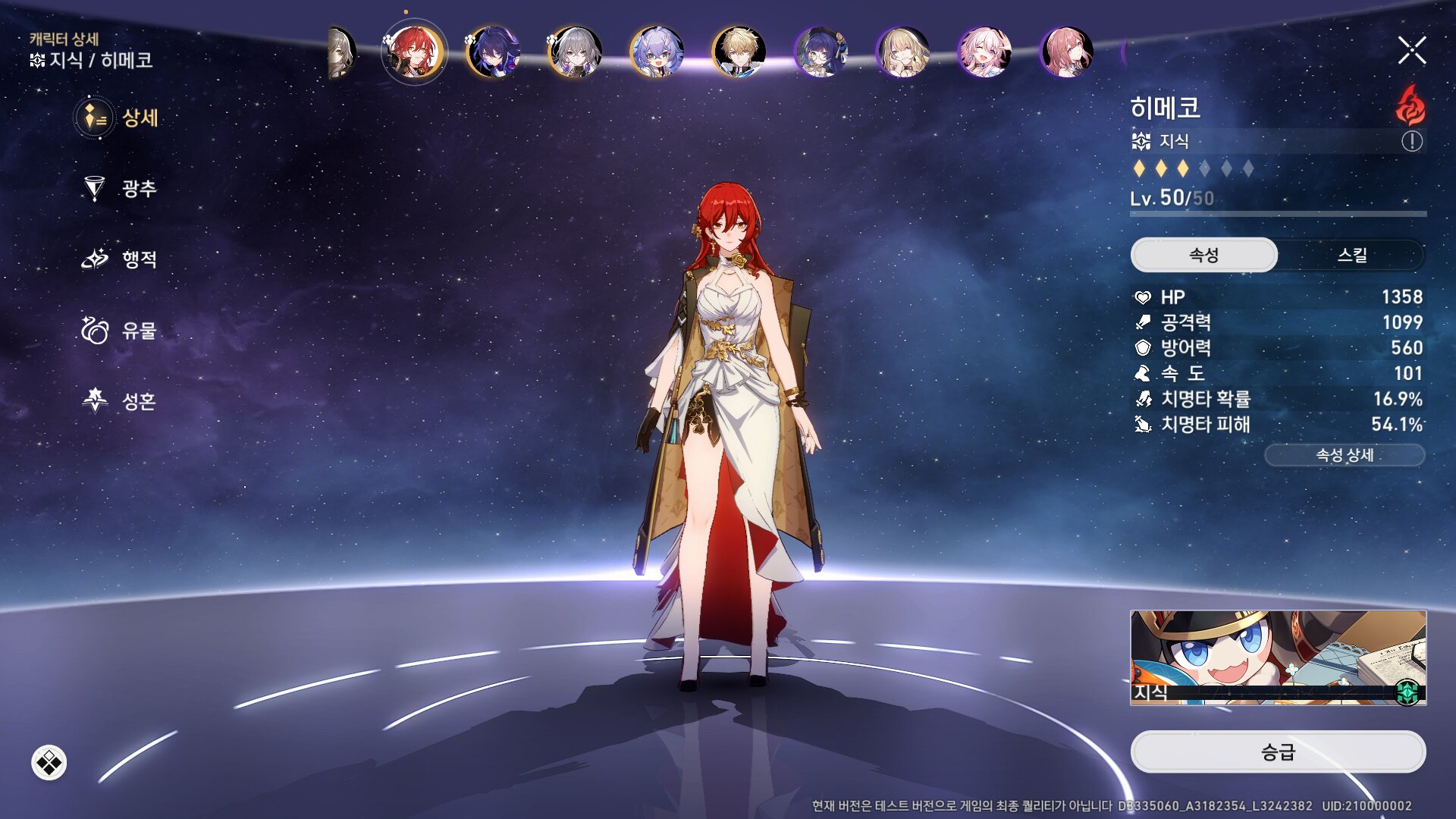Open the path info exclamation icon
Viewport: 1456px width, 819px height.
coord(1411,141)
